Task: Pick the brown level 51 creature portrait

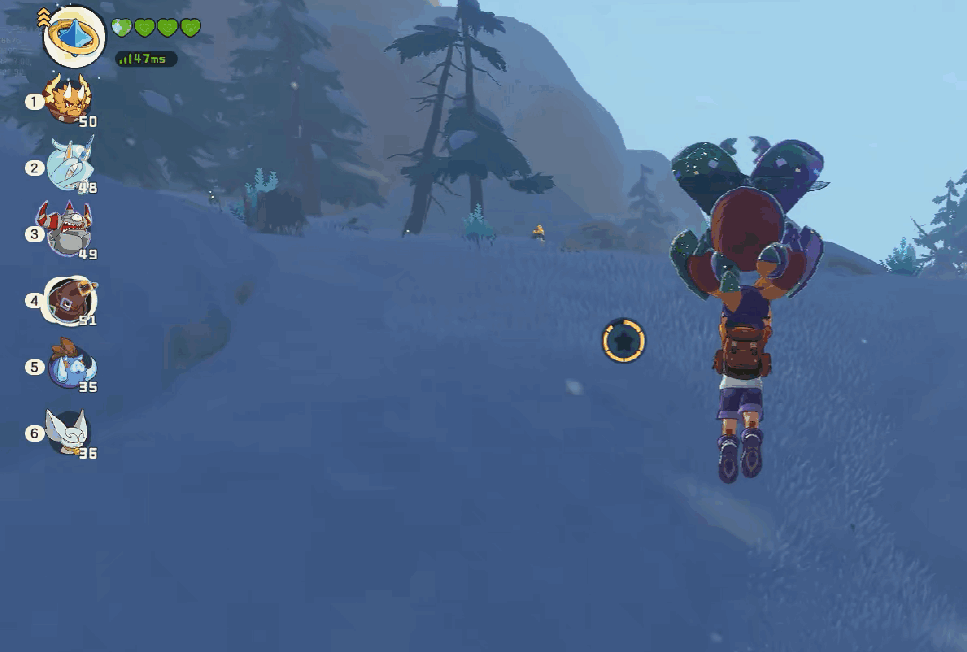Action: pos(70,300)
